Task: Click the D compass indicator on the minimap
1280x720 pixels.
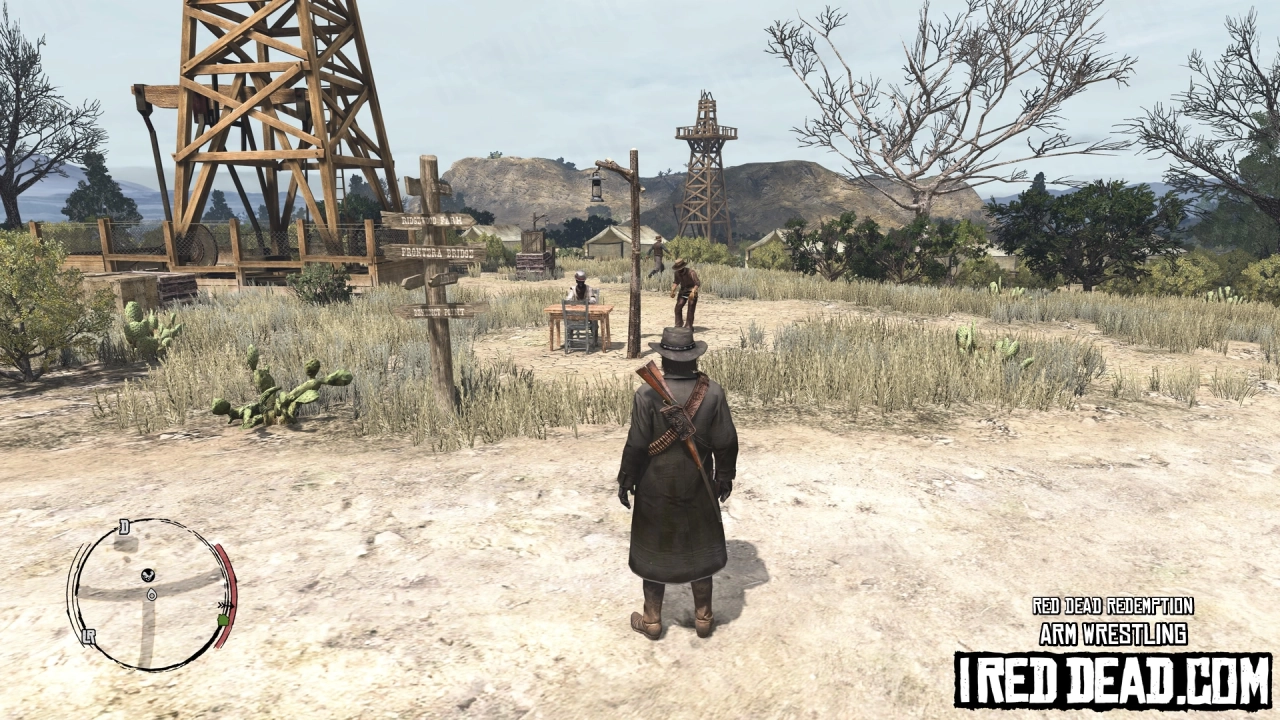Action: (x=125, y=526)
